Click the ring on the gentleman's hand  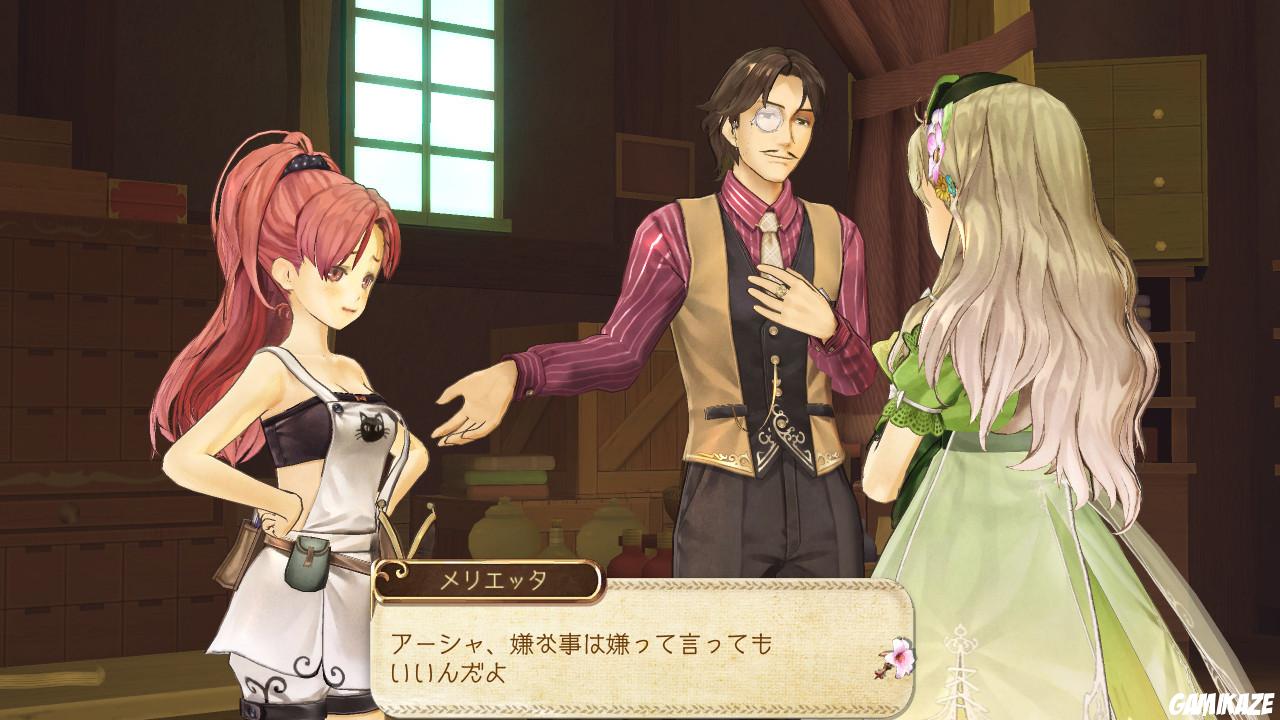pyautogui.click(x=783, y=291)
